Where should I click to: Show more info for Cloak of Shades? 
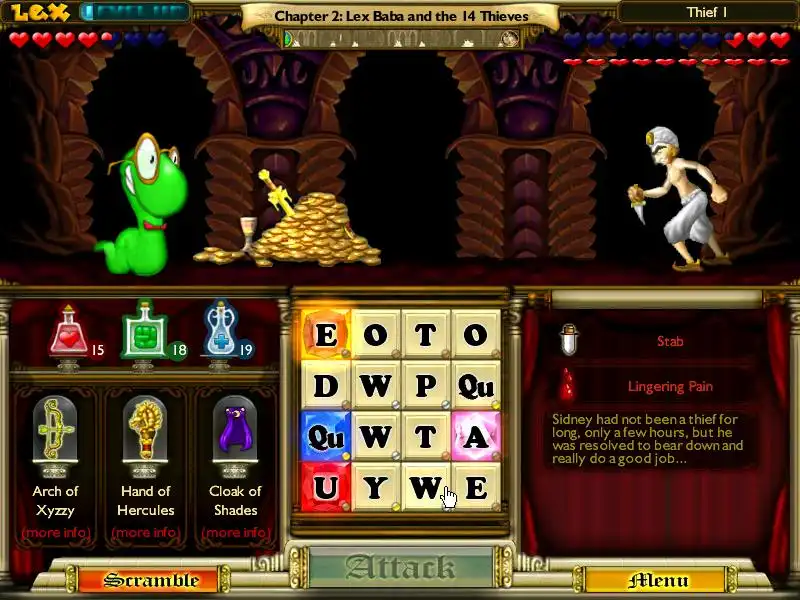tap(235, 532)
